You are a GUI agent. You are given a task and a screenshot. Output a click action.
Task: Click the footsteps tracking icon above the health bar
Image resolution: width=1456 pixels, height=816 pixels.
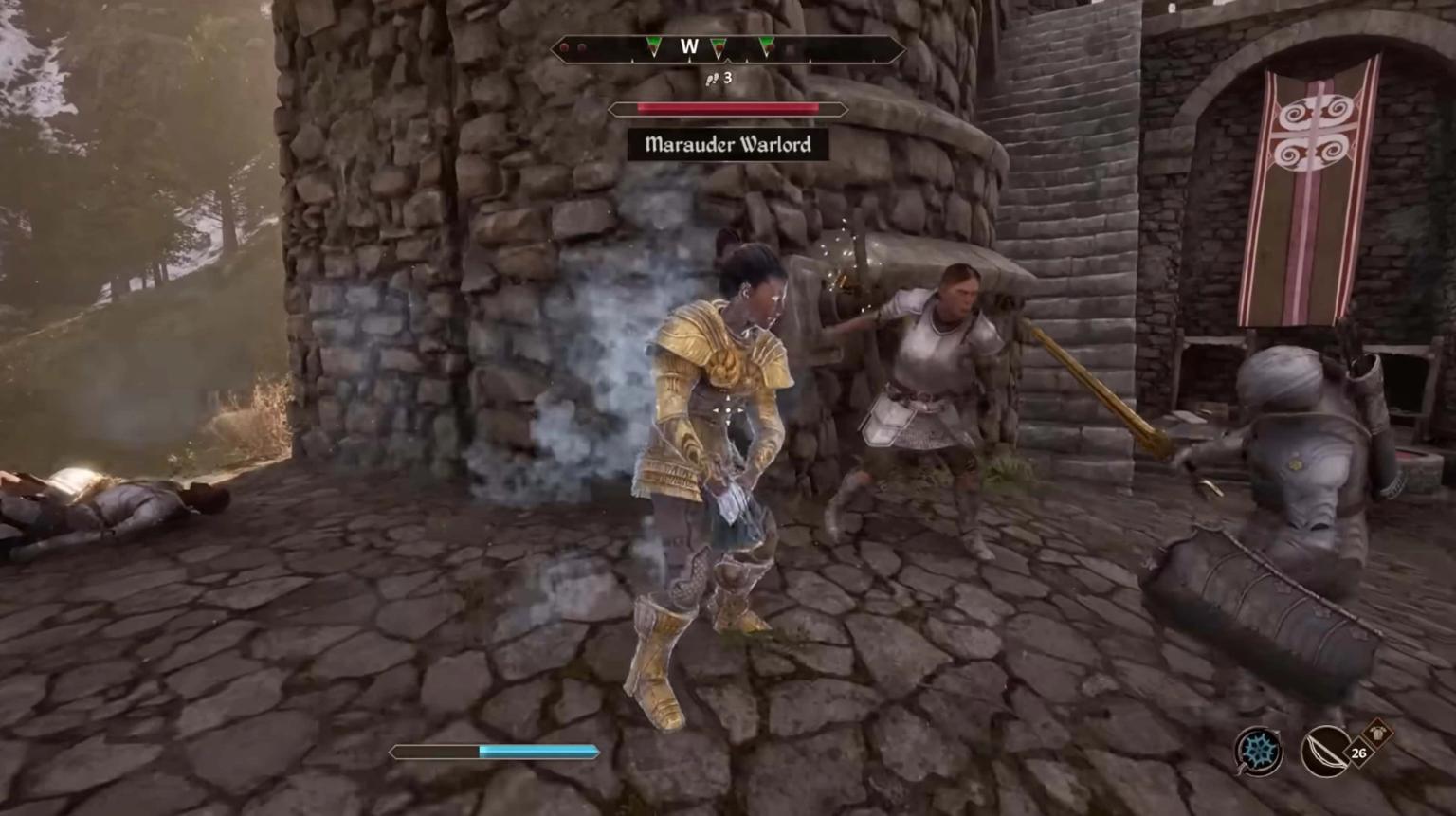pyautogui.click(x=712, y=79)
